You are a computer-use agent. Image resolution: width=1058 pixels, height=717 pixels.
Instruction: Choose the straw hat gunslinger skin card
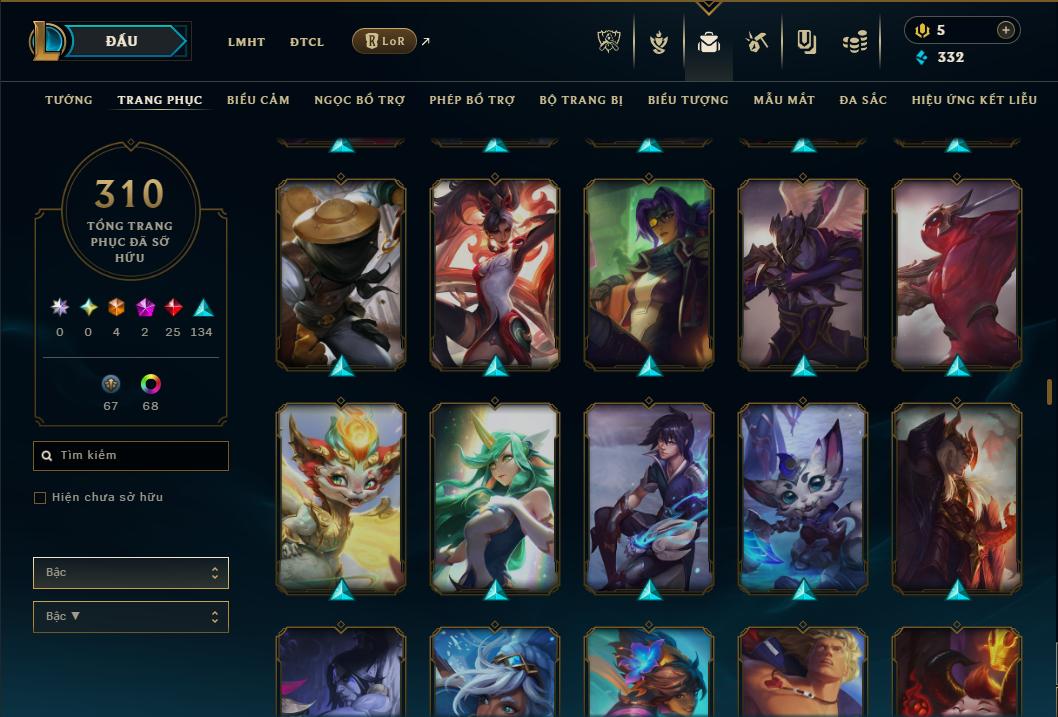(x=341, y=273)
